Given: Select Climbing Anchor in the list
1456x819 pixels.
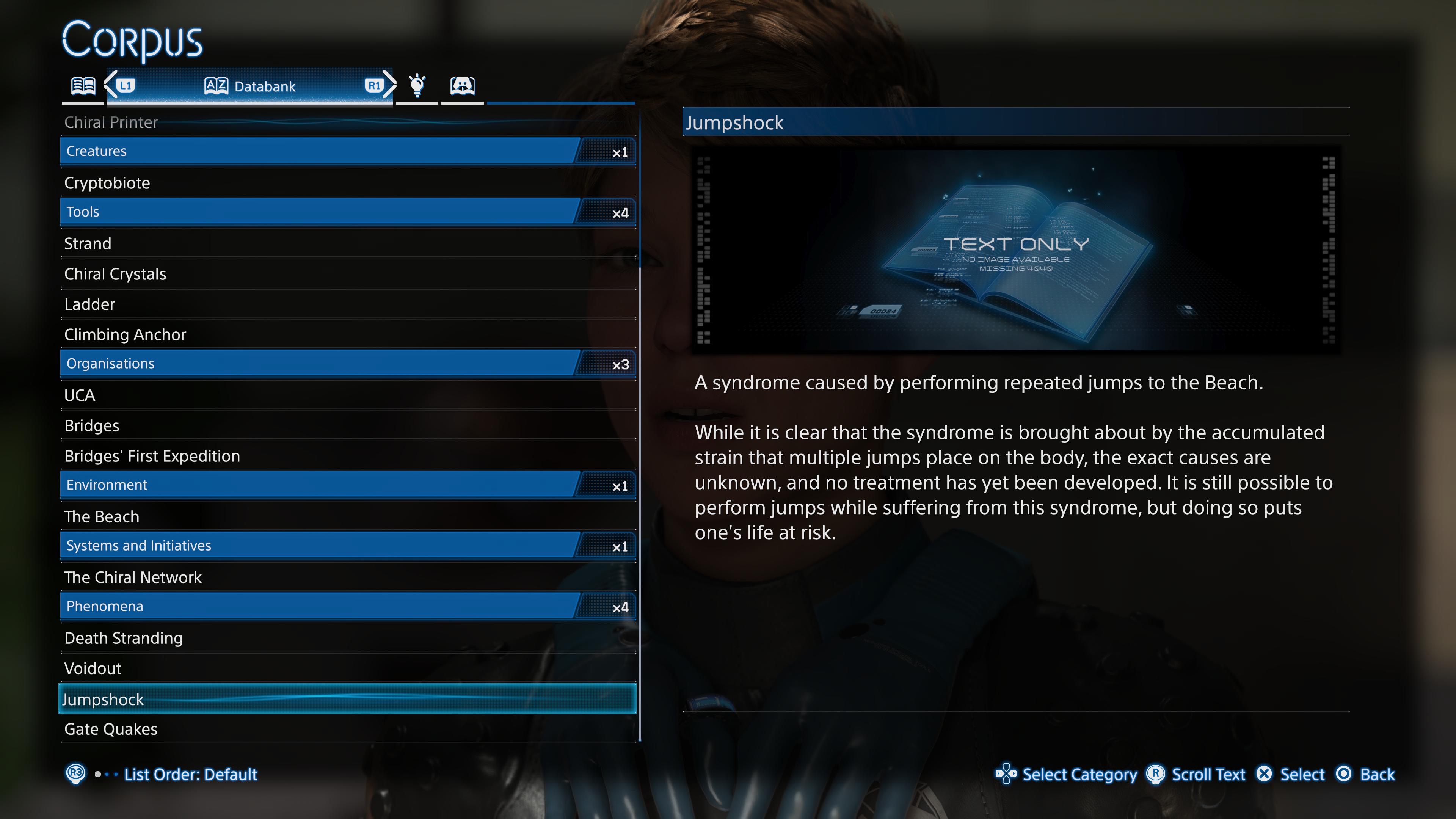Looking at the screenshot, I should (x=125, y=334).
